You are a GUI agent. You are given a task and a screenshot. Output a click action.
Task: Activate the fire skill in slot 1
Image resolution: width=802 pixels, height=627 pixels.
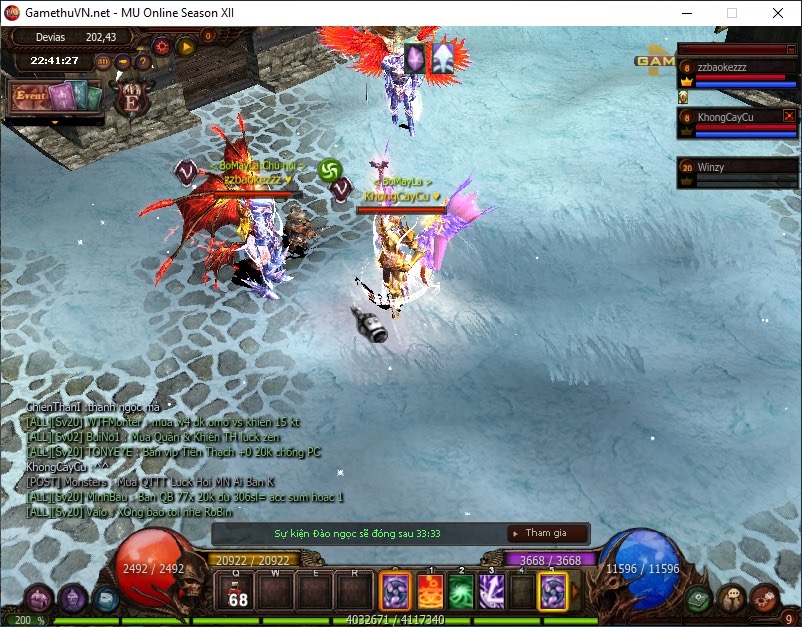pyautogui.click(x=428, y=591)
